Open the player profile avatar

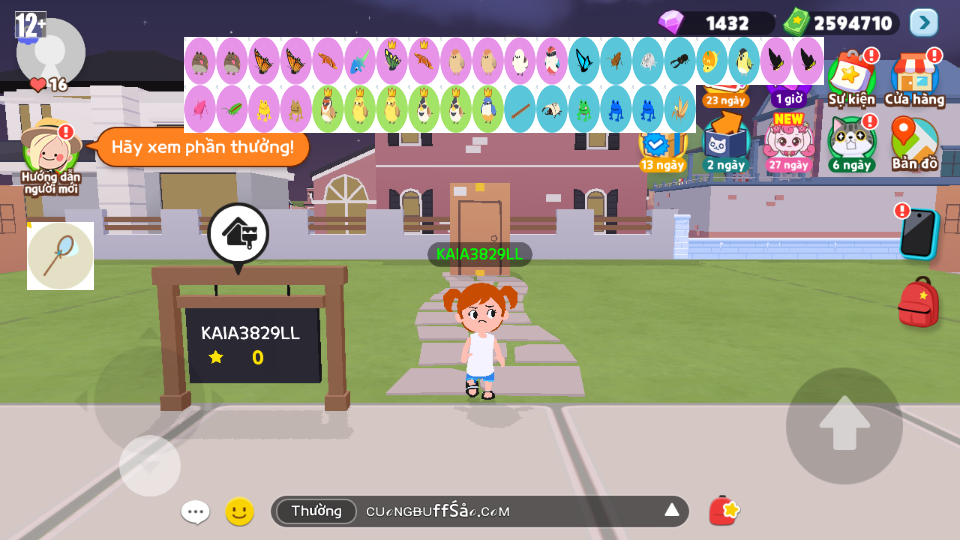click(50, 50)
